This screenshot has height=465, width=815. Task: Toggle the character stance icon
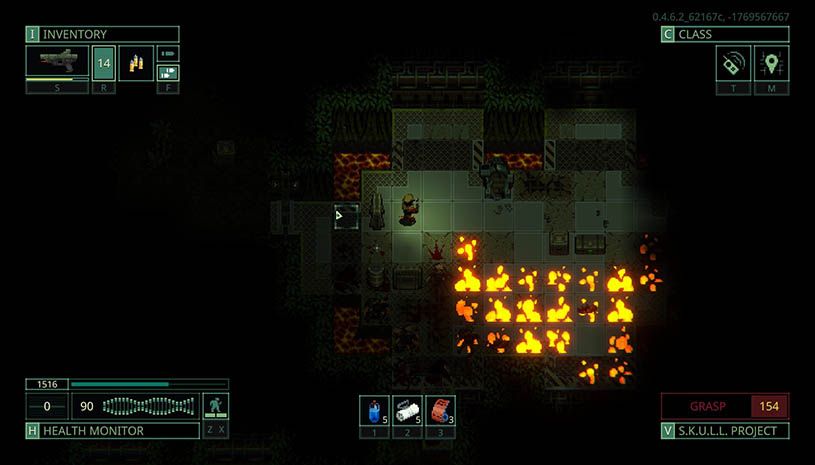[216, 406]
